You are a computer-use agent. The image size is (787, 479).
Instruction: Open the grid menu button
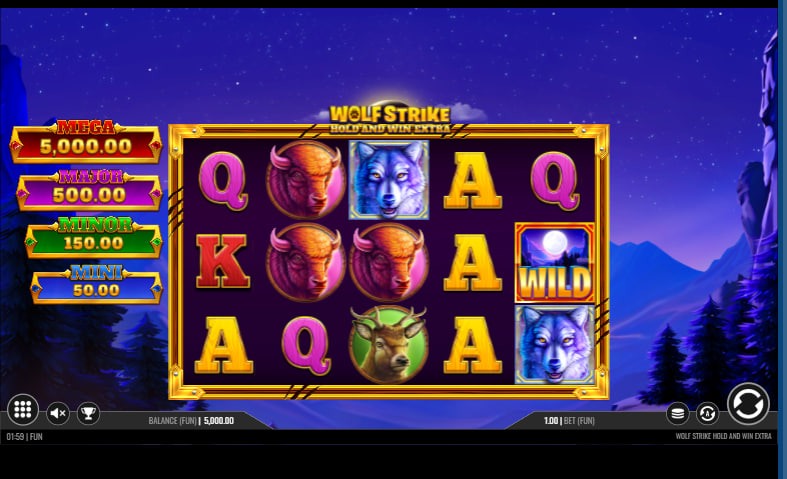tap(23, 410)
